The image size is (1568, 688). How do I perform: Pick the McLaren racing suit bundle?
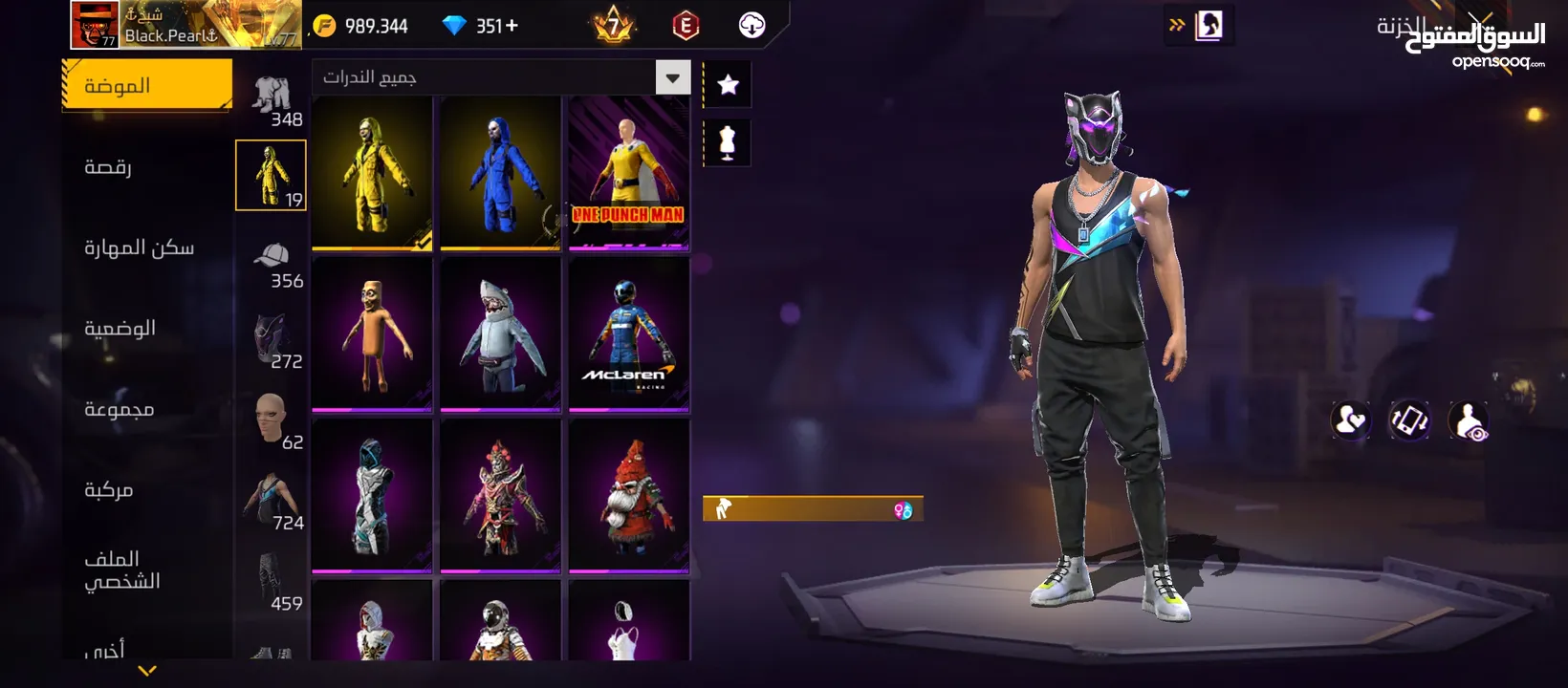pyautogui.click(x=628, y=333)
